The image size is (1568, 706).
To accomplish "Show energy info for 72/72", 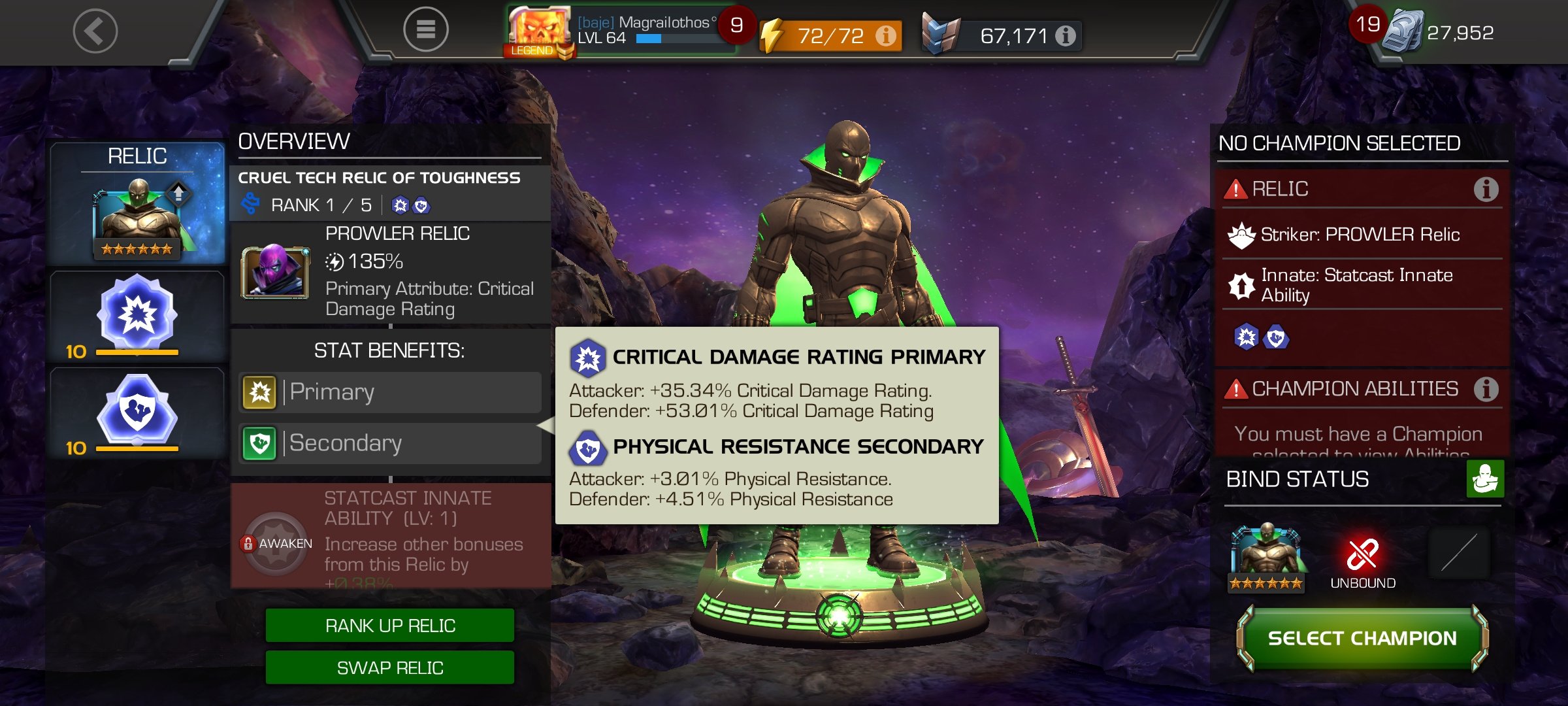I will click(886, 35).
